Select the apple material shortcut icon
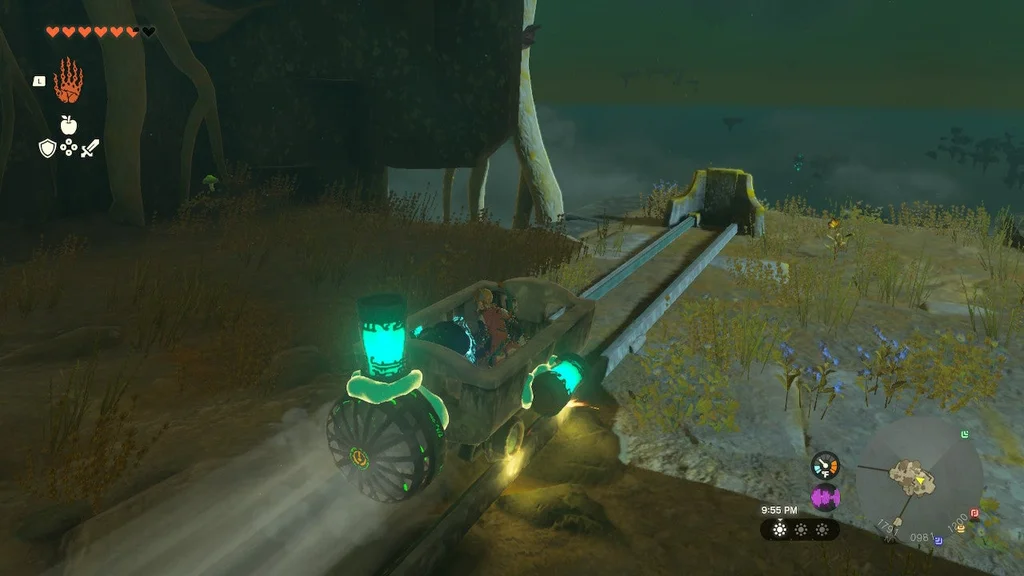The width and height of the screenshot is (1024, 576). (x=68, y=125)
